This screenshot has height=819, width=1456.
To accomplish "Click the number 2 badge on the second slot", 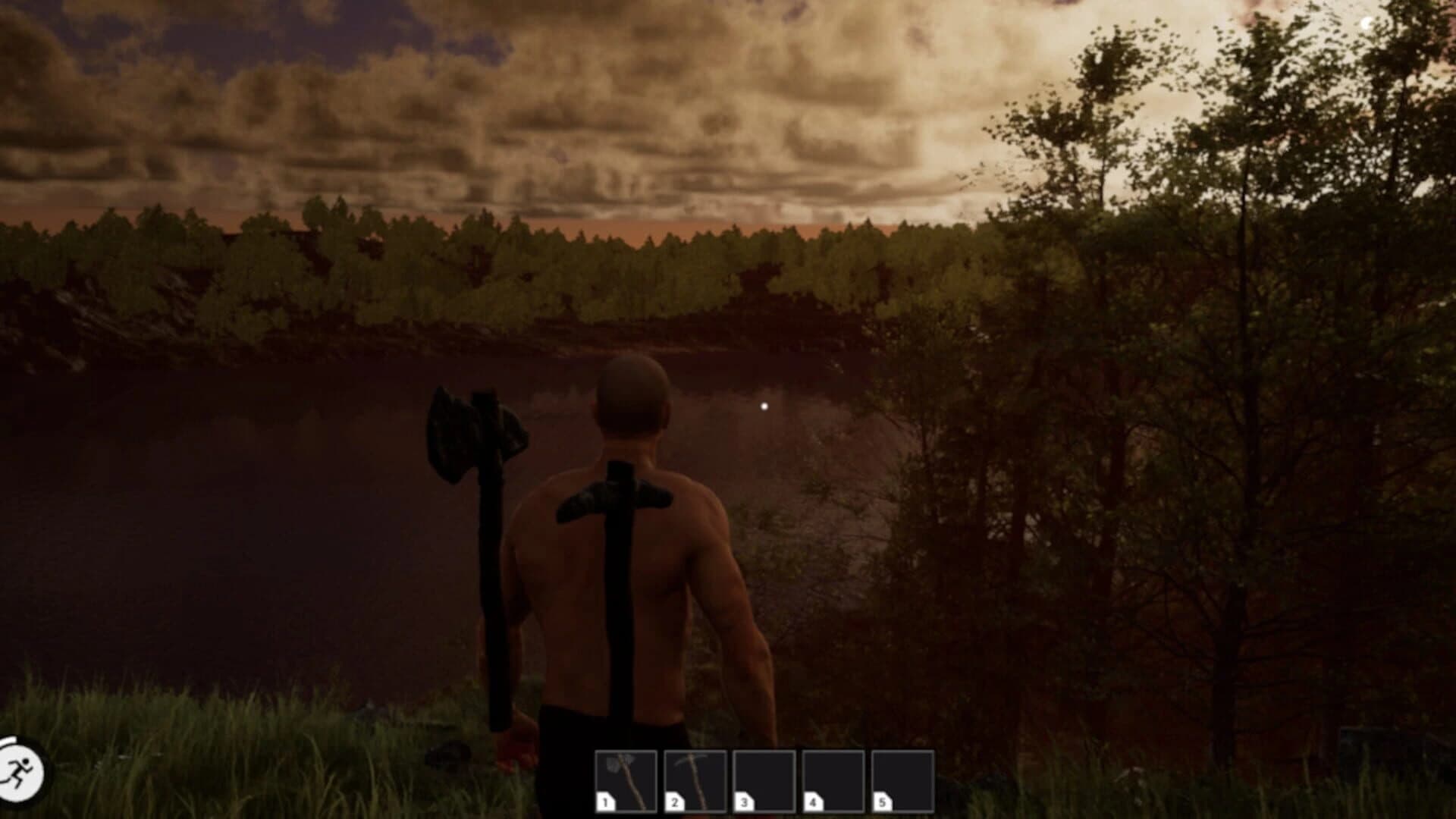I will pos(675,802).
